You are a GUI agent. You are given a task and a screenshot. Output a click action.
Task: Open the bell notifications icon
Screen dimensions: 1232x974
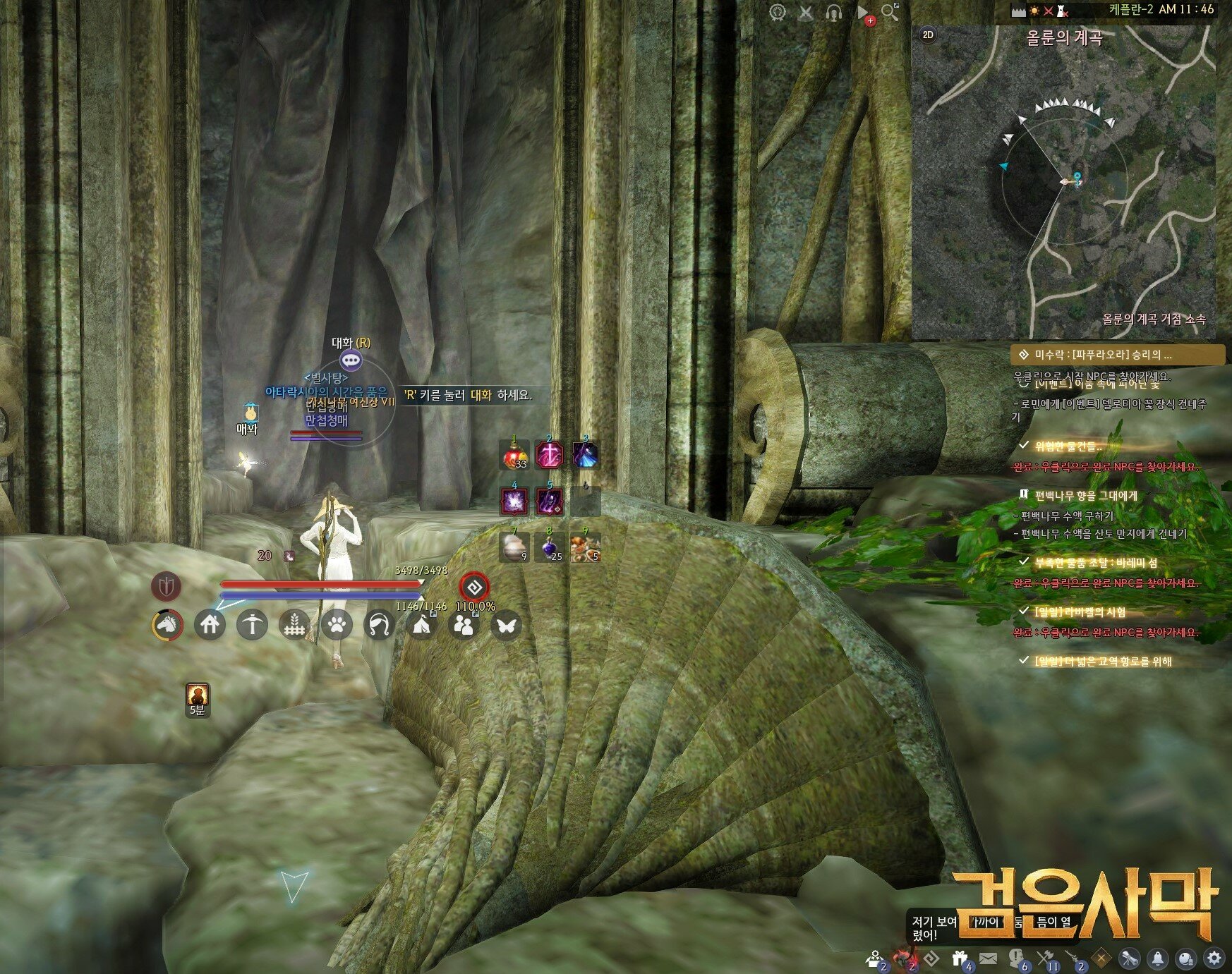coord(1158,958)
